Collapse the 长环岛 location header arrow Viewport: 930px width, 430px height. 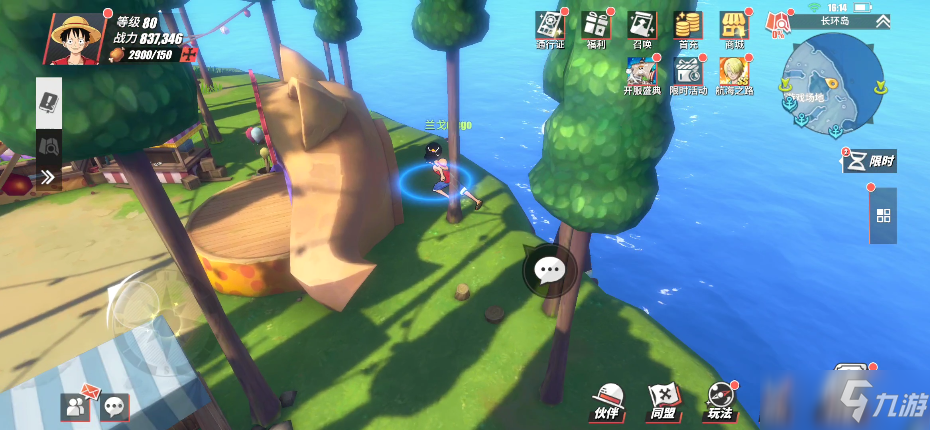coord(882,20)
